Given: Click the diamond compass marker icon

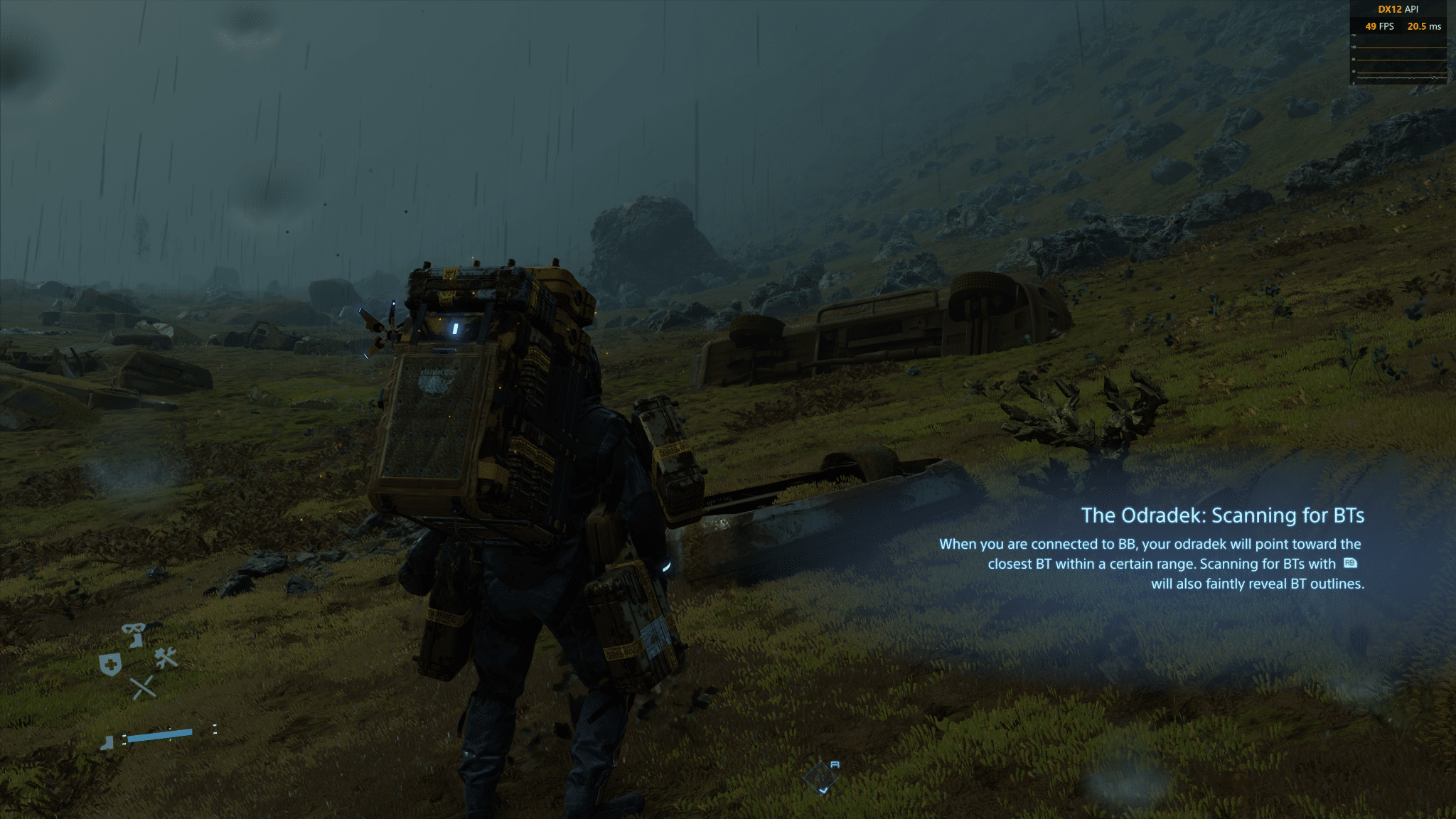Looking at the screenshot, I should (x=822, y=776).
